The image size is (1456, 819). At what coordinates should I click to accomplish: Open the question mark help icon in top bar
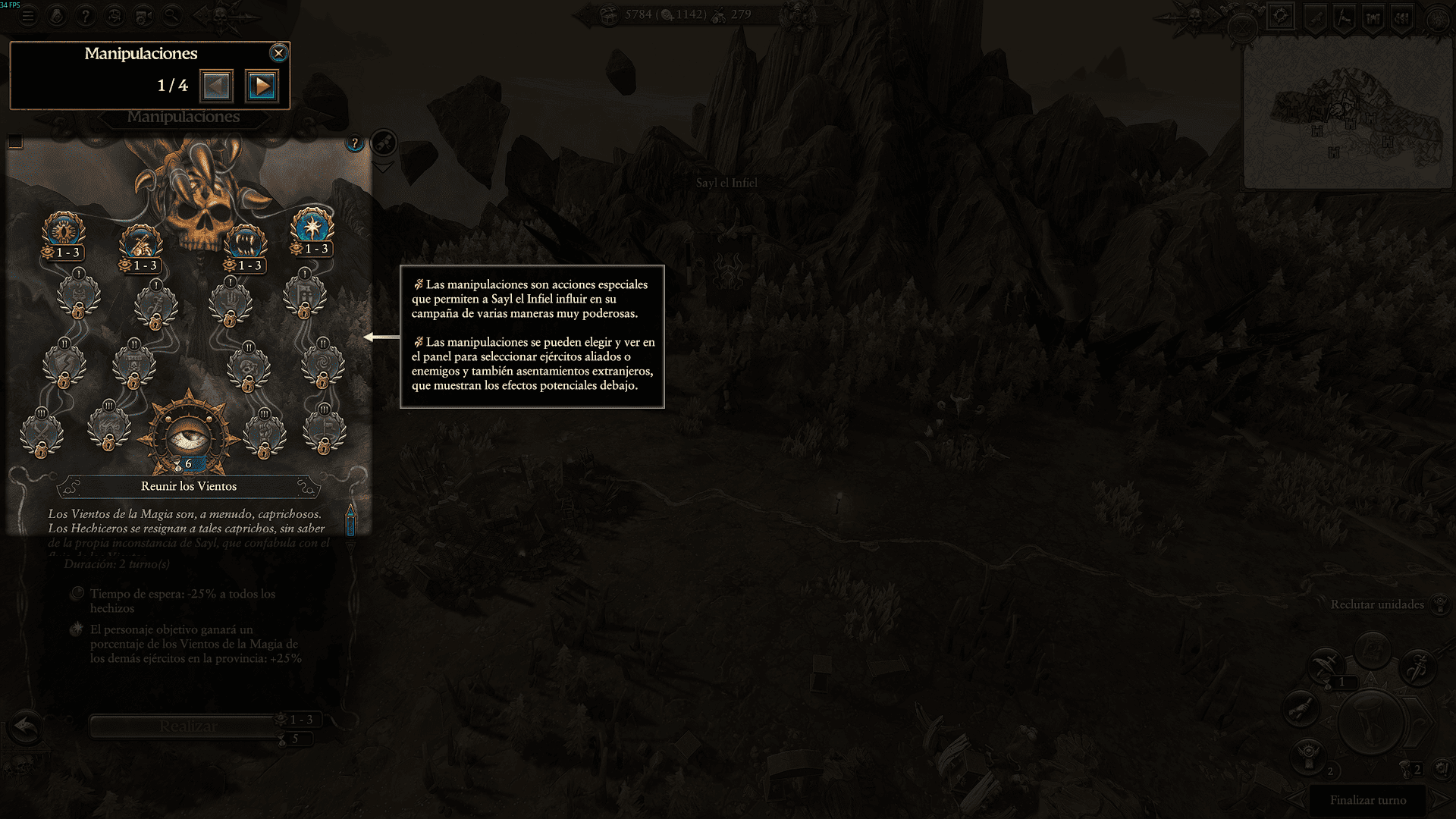(85, 15)
